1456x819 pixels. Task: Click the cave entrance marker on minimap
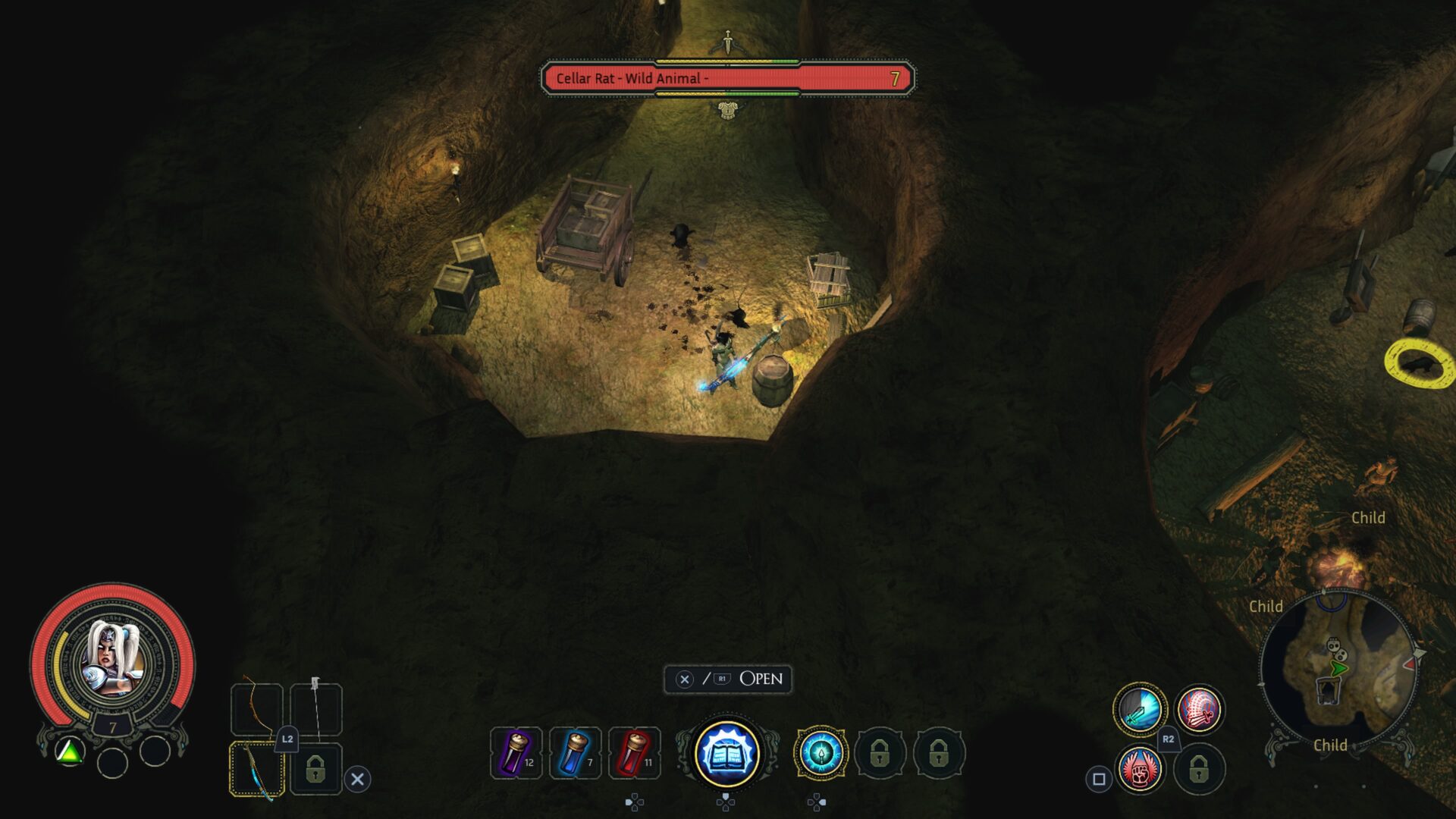pyautogui.click(x=1327, y=691)
